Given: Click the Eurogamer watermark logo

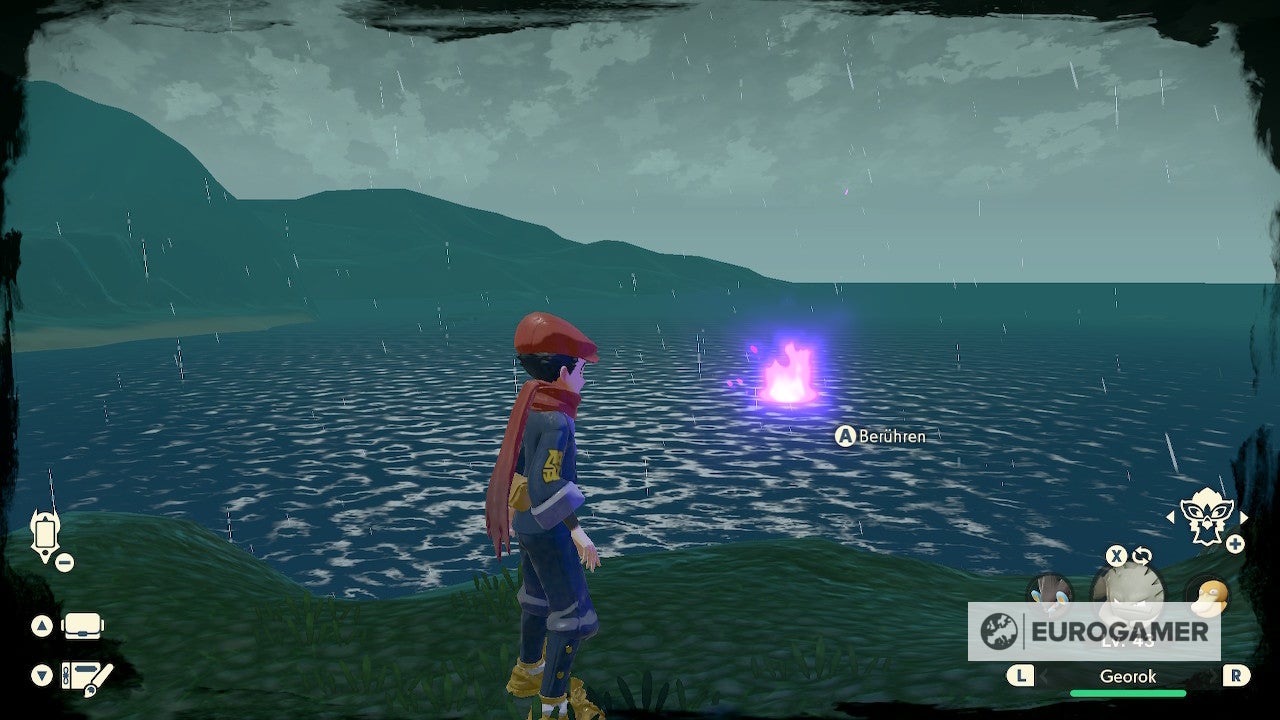Looking at the screenshot, I should pos(1094,631).
